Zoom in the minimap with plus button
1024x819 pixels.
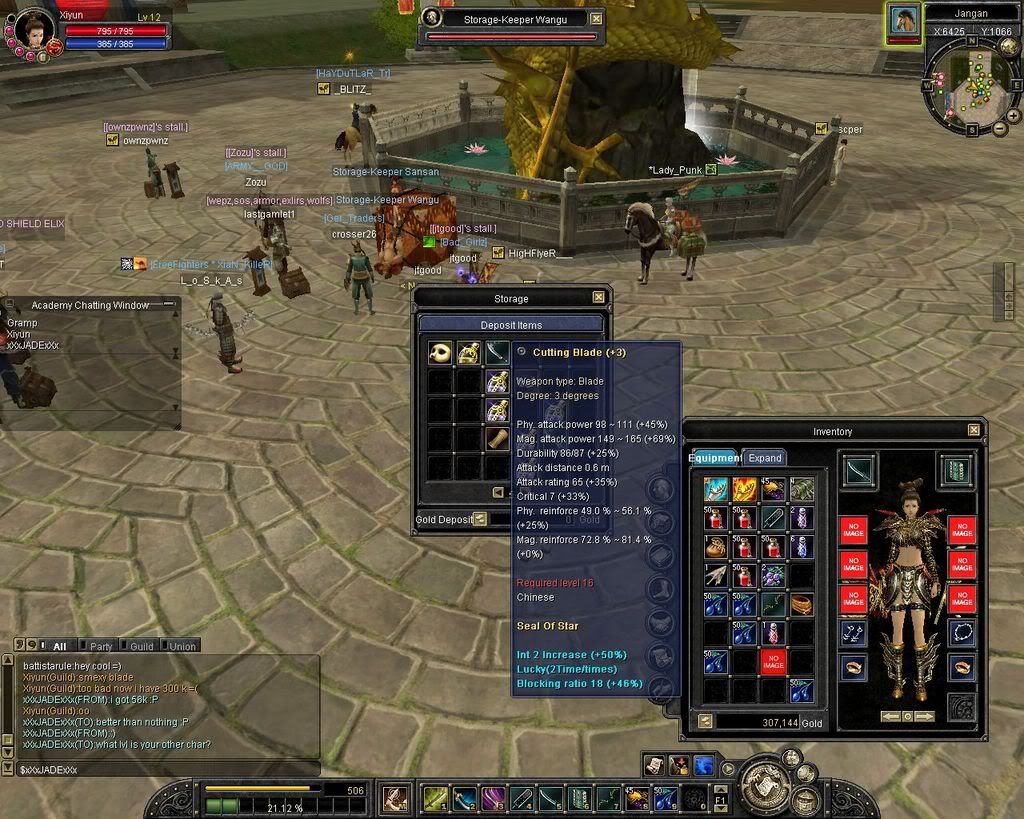(1013, 115)
